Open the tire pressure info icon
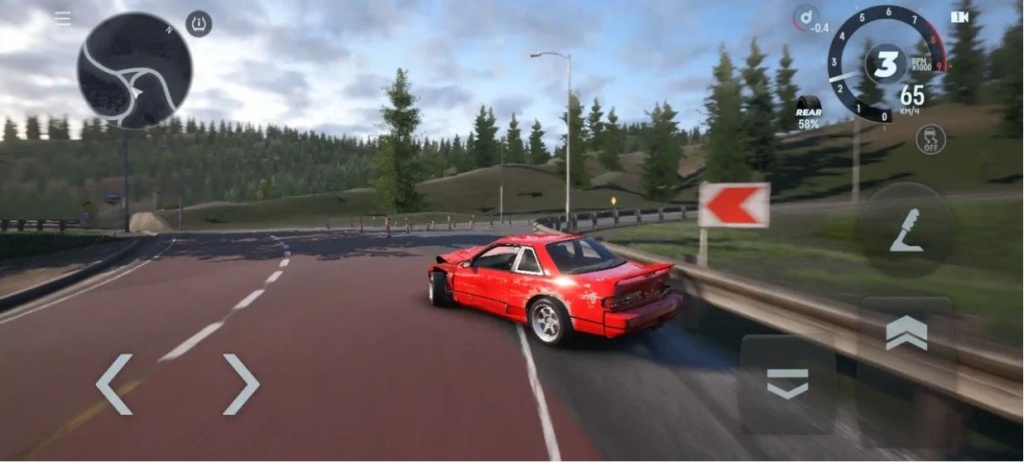Viewport: 1024px width, 463px height. click(x=198, y=24)
